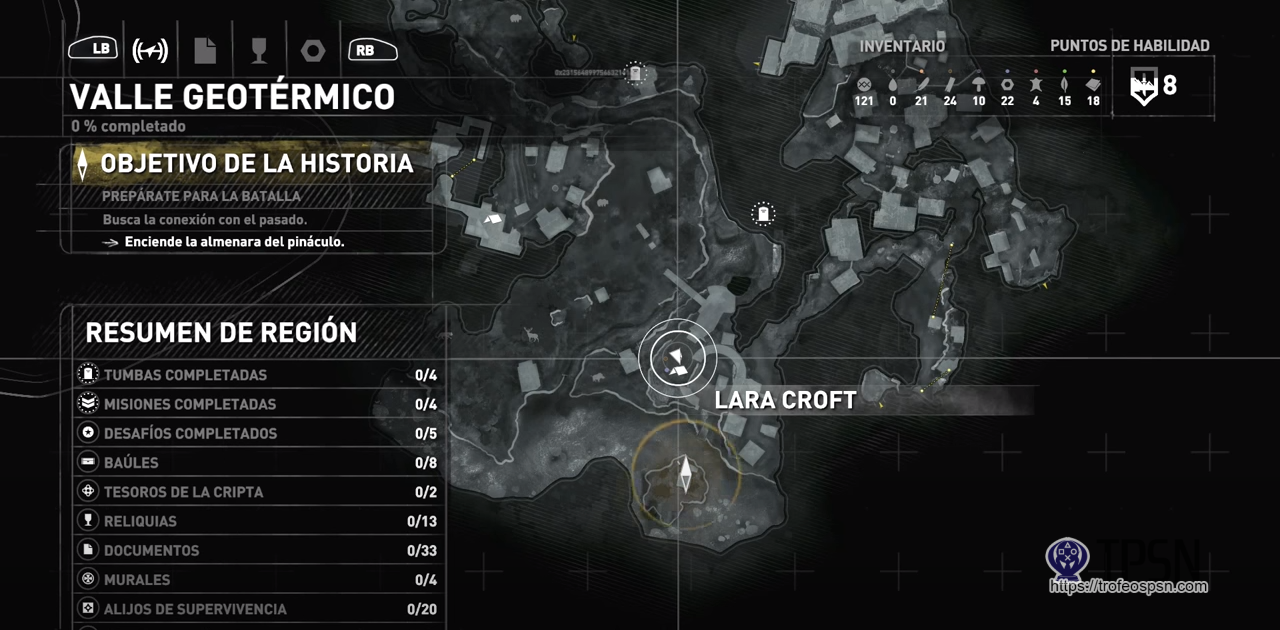Open the documents tab icon
Image resolution: width=1280 pixels, height=630 pixels.
click(205, 49)
